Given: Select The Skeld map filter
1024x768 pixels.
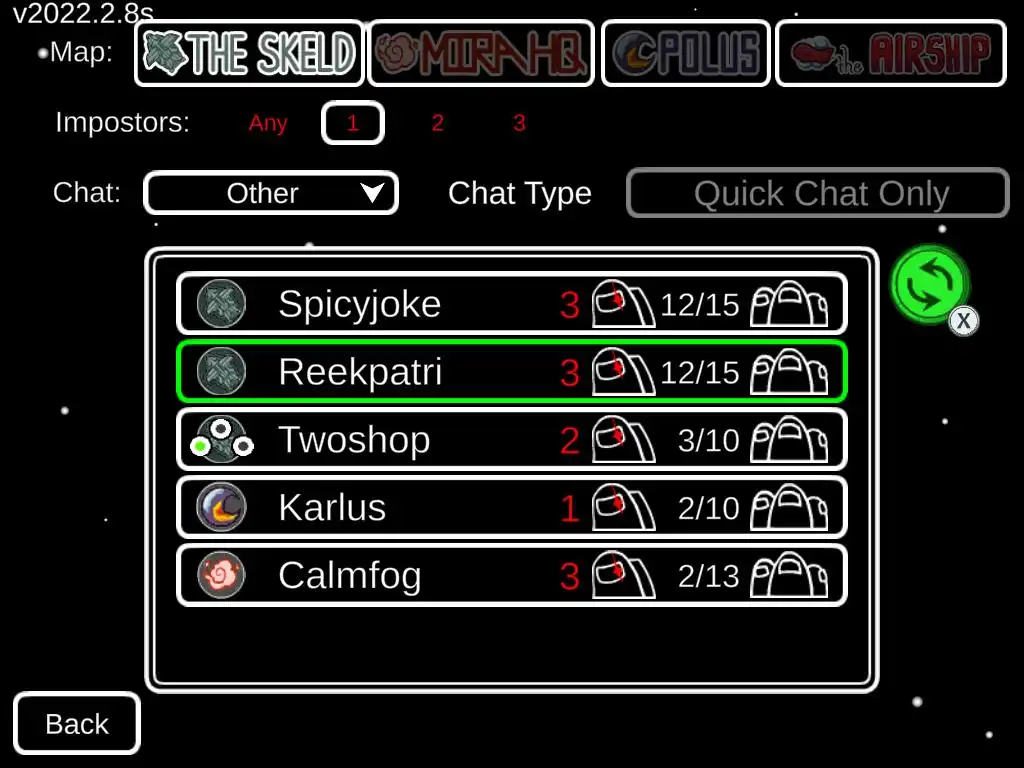Looking at the screenshot, I should pos(249,53).
